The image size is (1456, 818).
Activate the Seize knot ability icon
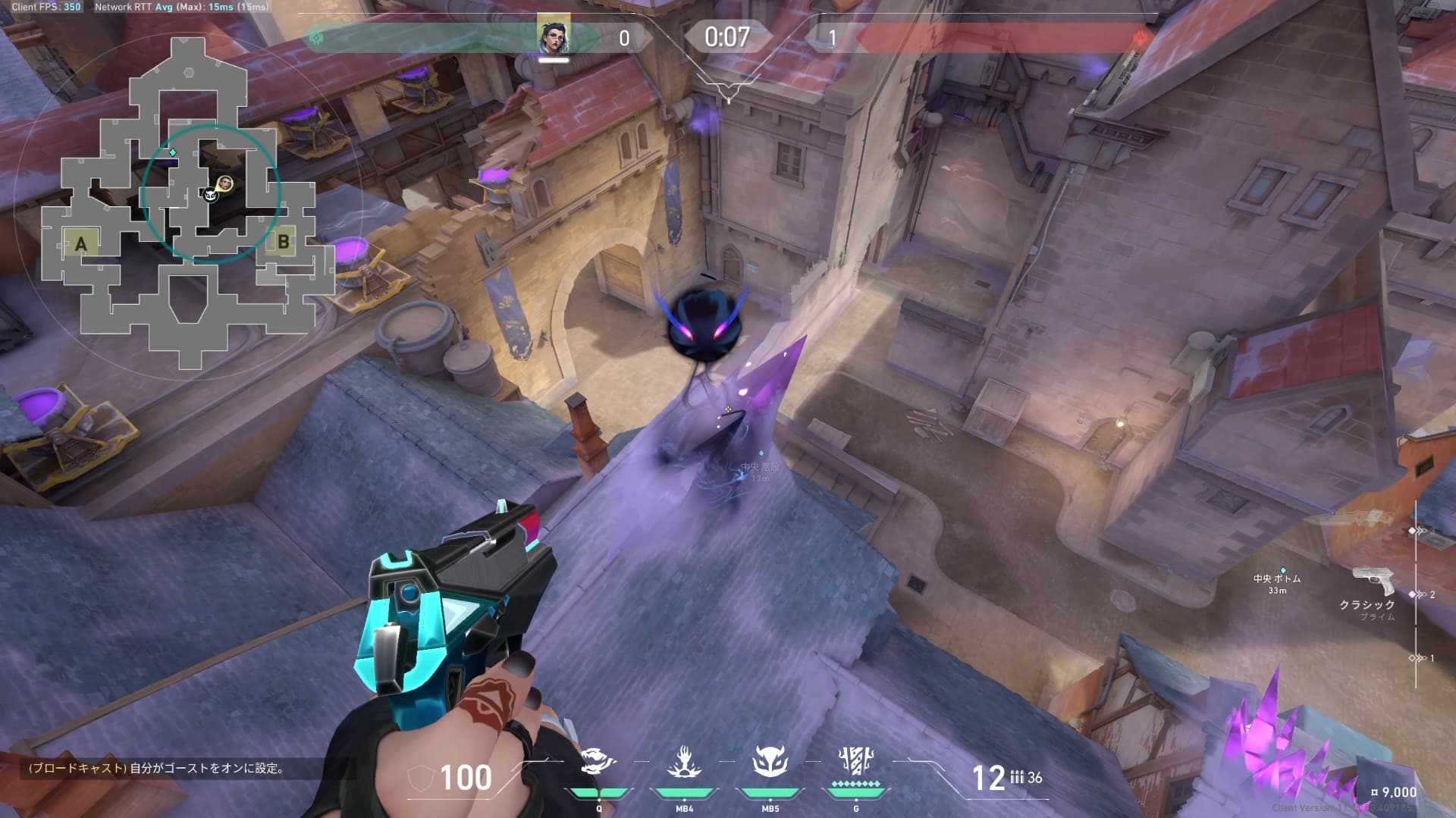(598, 761)
